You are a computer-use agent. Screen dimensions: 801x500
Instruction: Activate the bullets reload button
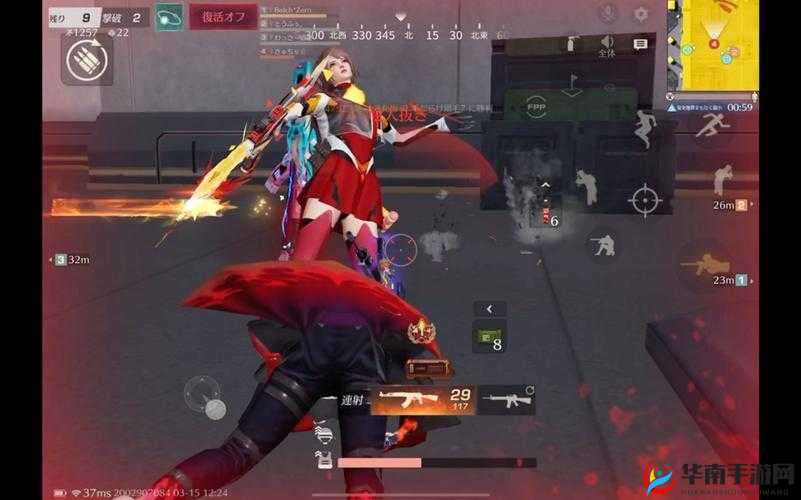(x=87, y=60)
